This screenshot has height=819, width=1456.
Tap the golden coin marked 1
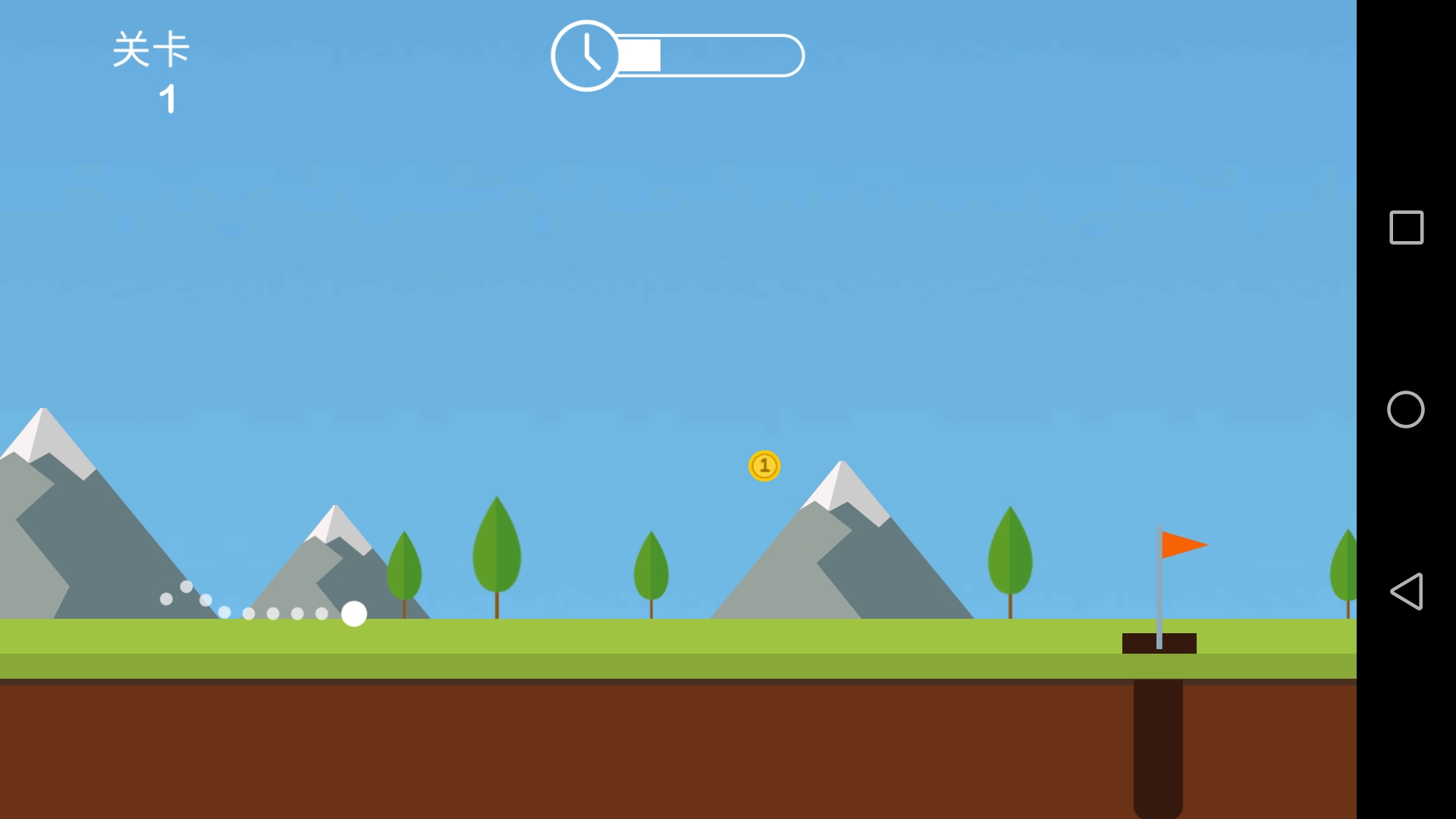pos(764,466)
